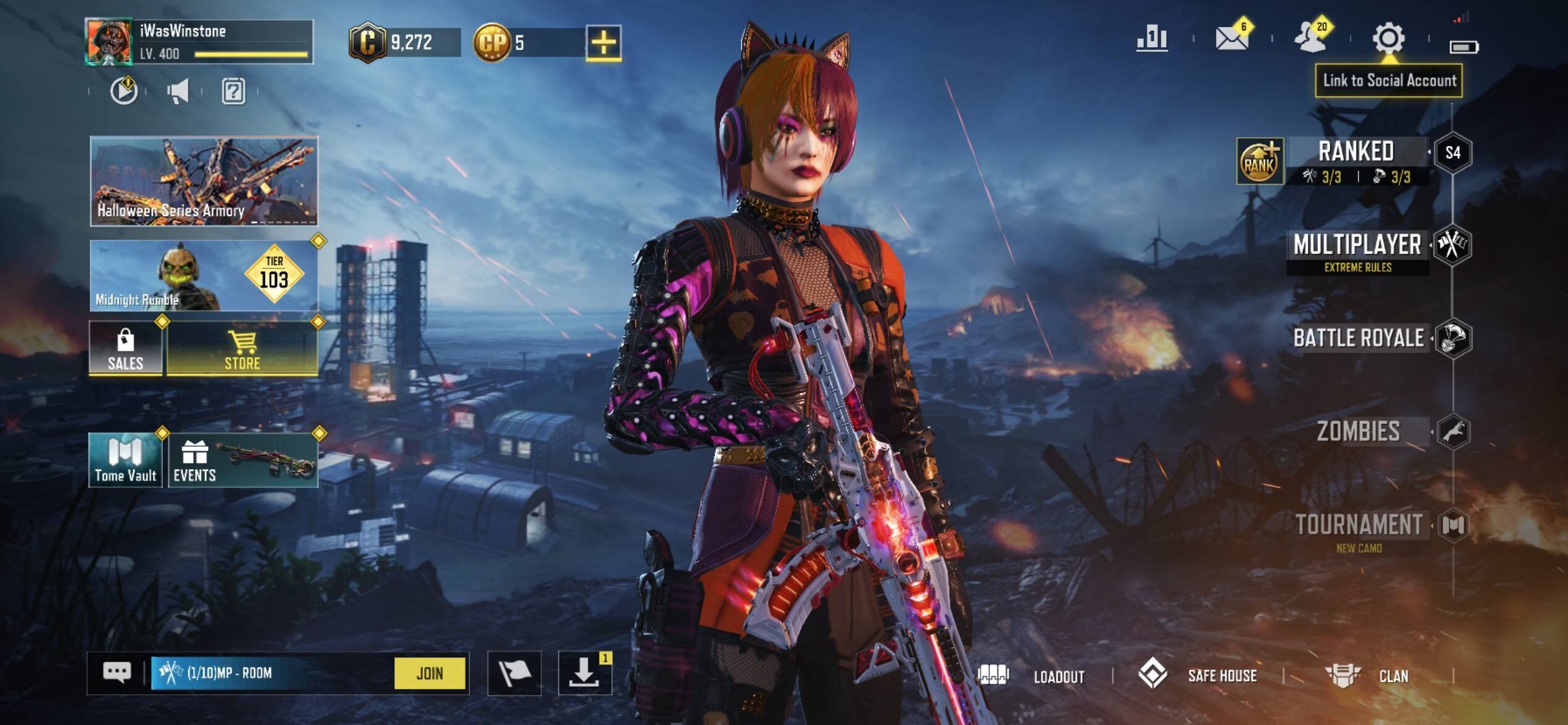
Task: Go to the Store
Action: click(x=242, y=348)
